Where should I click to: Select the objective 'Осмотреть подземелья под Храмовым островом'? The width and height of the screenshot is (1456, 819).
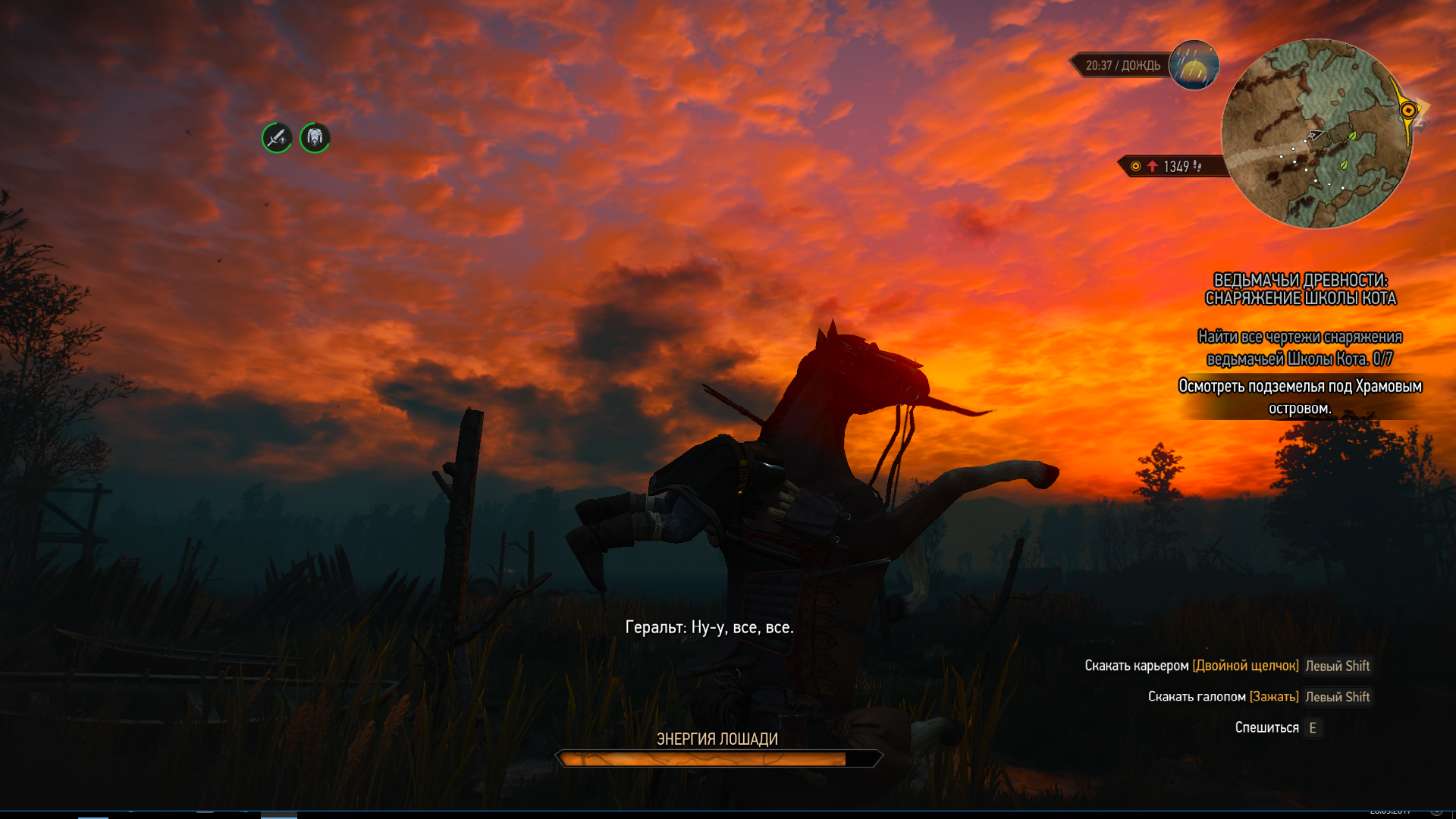click(x=1300, y=397)
